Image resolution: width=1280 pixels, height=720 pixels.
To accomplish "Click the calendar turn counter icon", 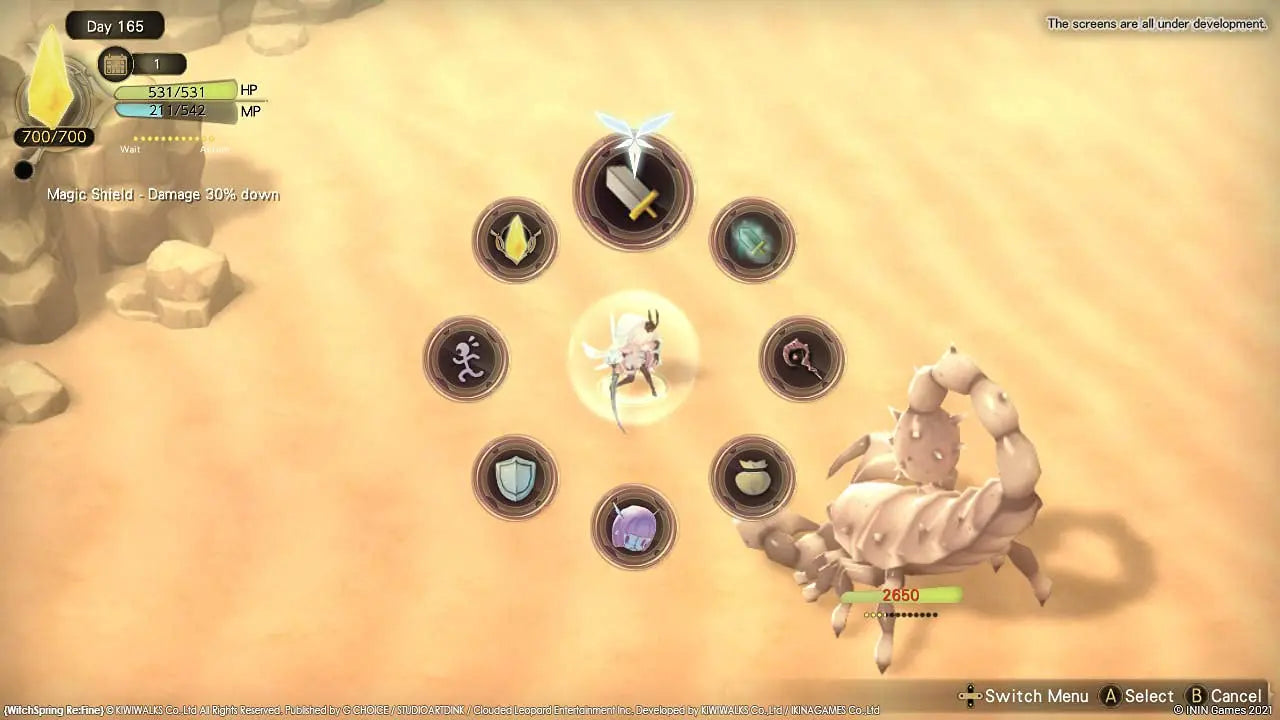I will (x=115, y=63).
